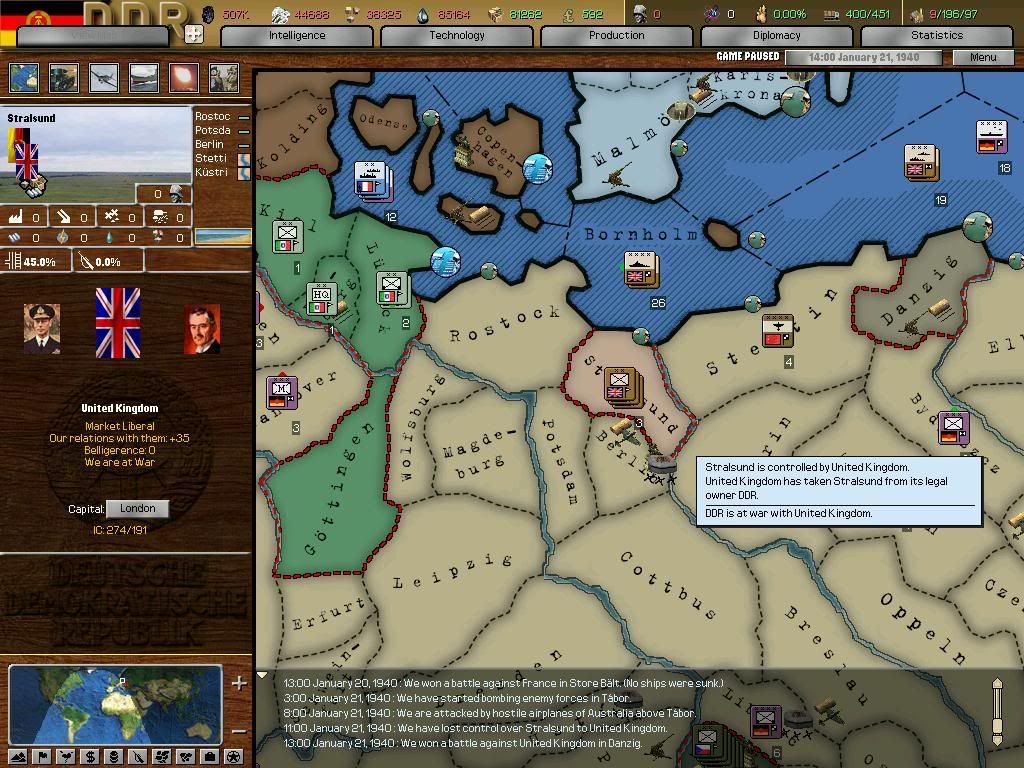Image resolution: width=1024 pixels, height=768 pixels.
Task: Select the British army counter in Stralsund
Action: tap(621, 384)
